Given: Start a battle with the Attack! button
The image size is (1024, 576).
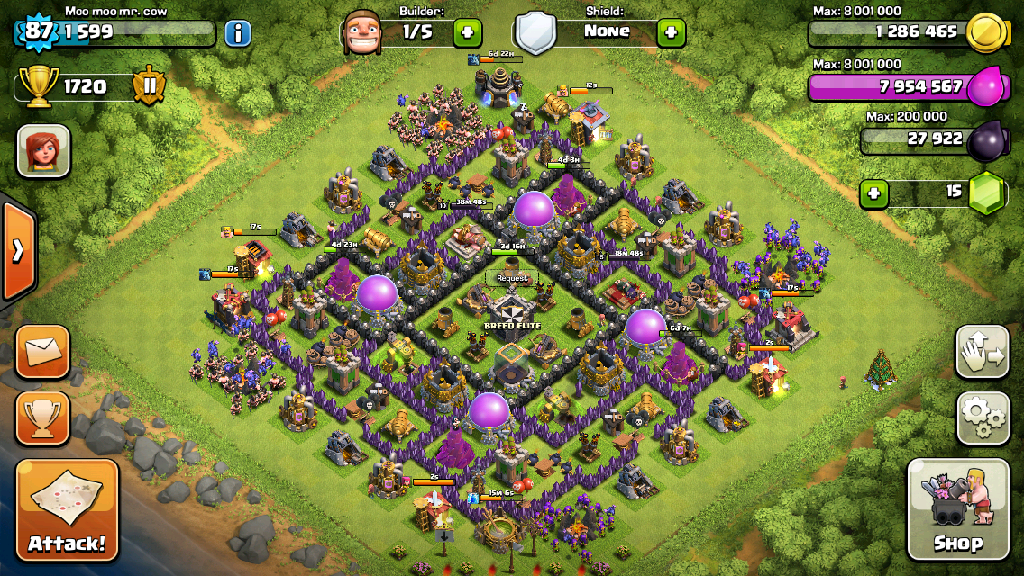Looking at the screenshot, I should point(67,510).
